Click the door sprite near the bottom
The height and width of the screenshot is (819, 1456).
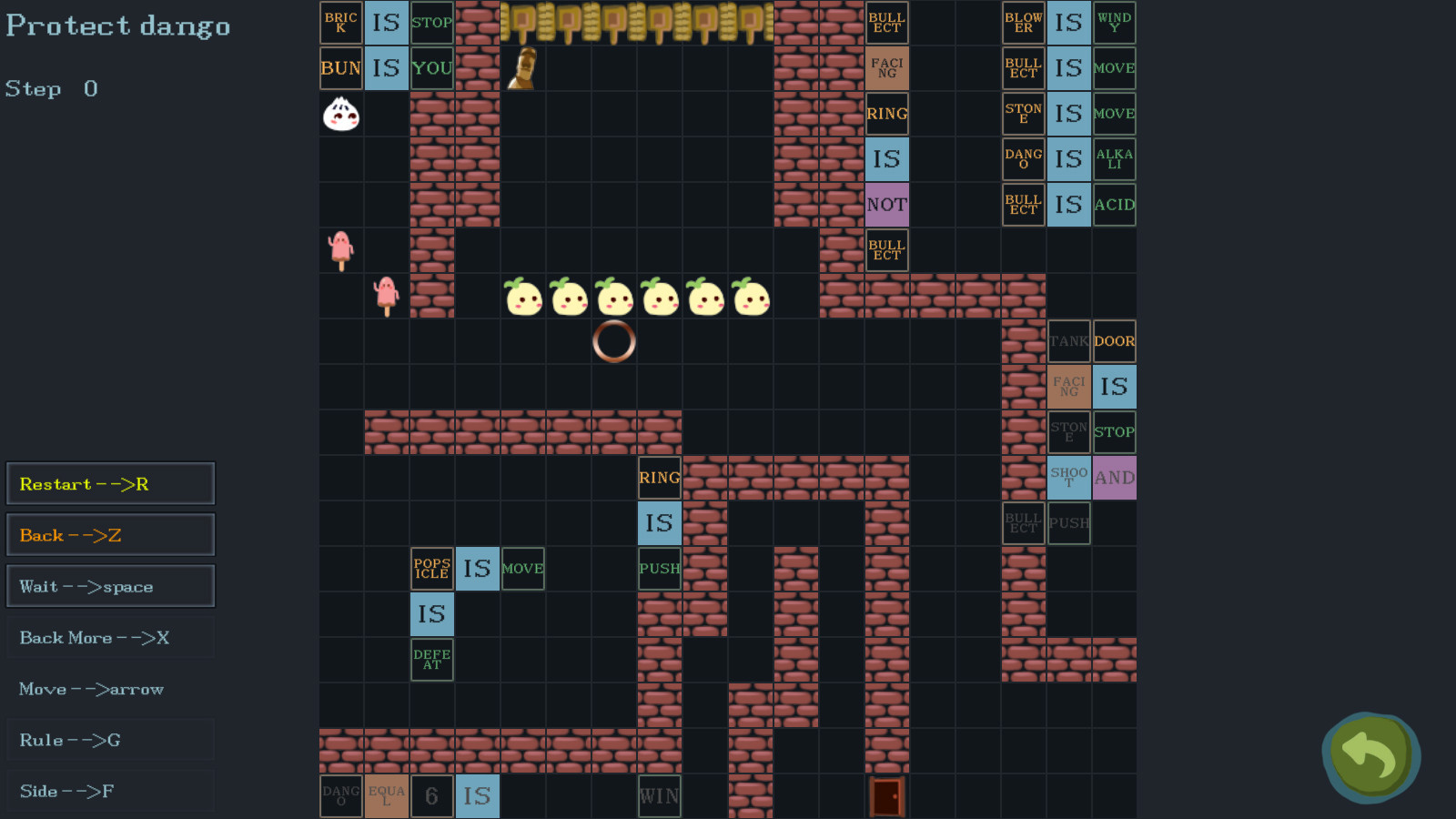pyautogui.click(x=886, y=796)
